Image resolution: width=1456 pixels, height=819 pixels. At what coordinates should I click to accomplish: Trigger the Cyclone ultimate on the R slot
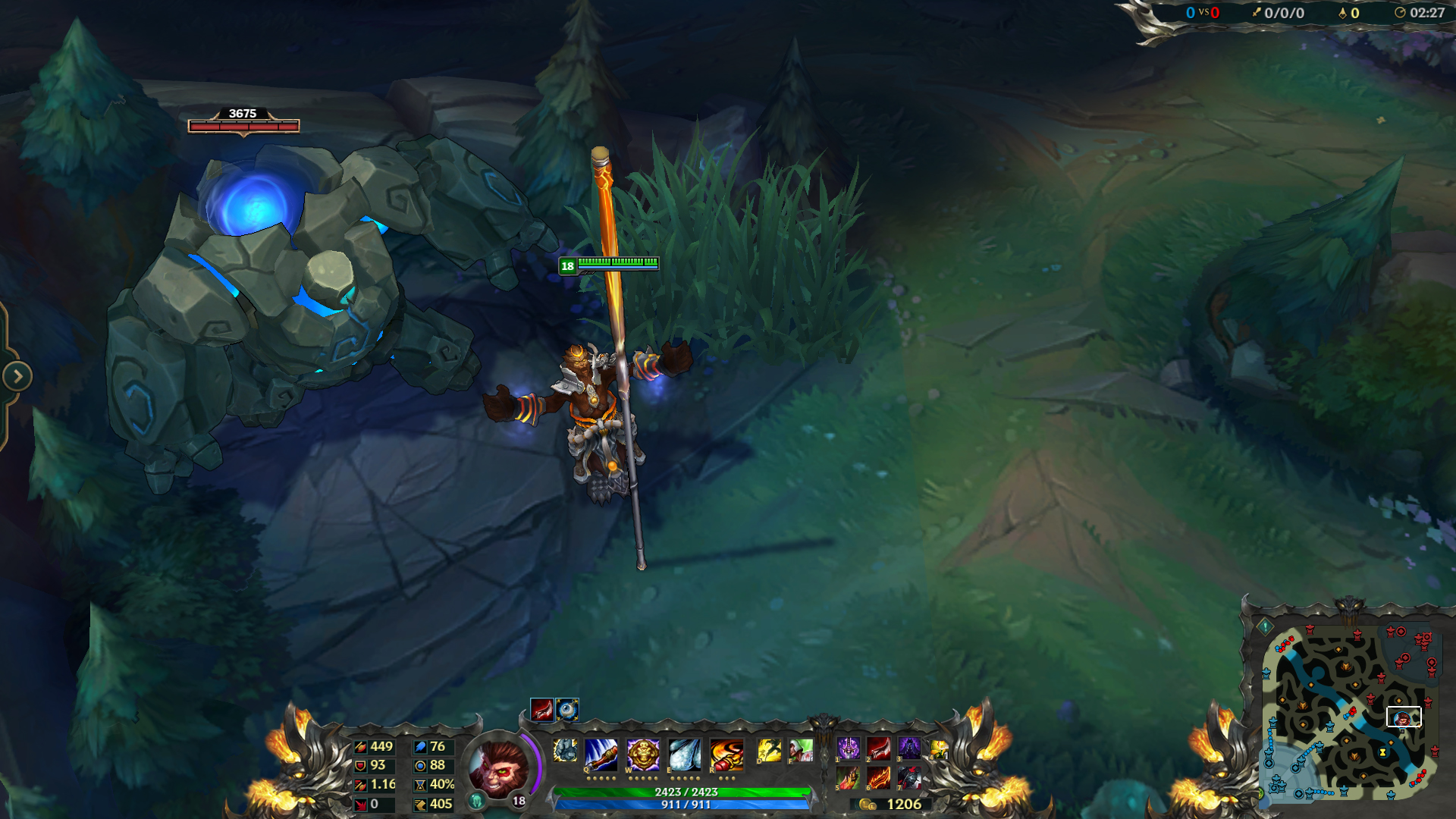point(726,754)
